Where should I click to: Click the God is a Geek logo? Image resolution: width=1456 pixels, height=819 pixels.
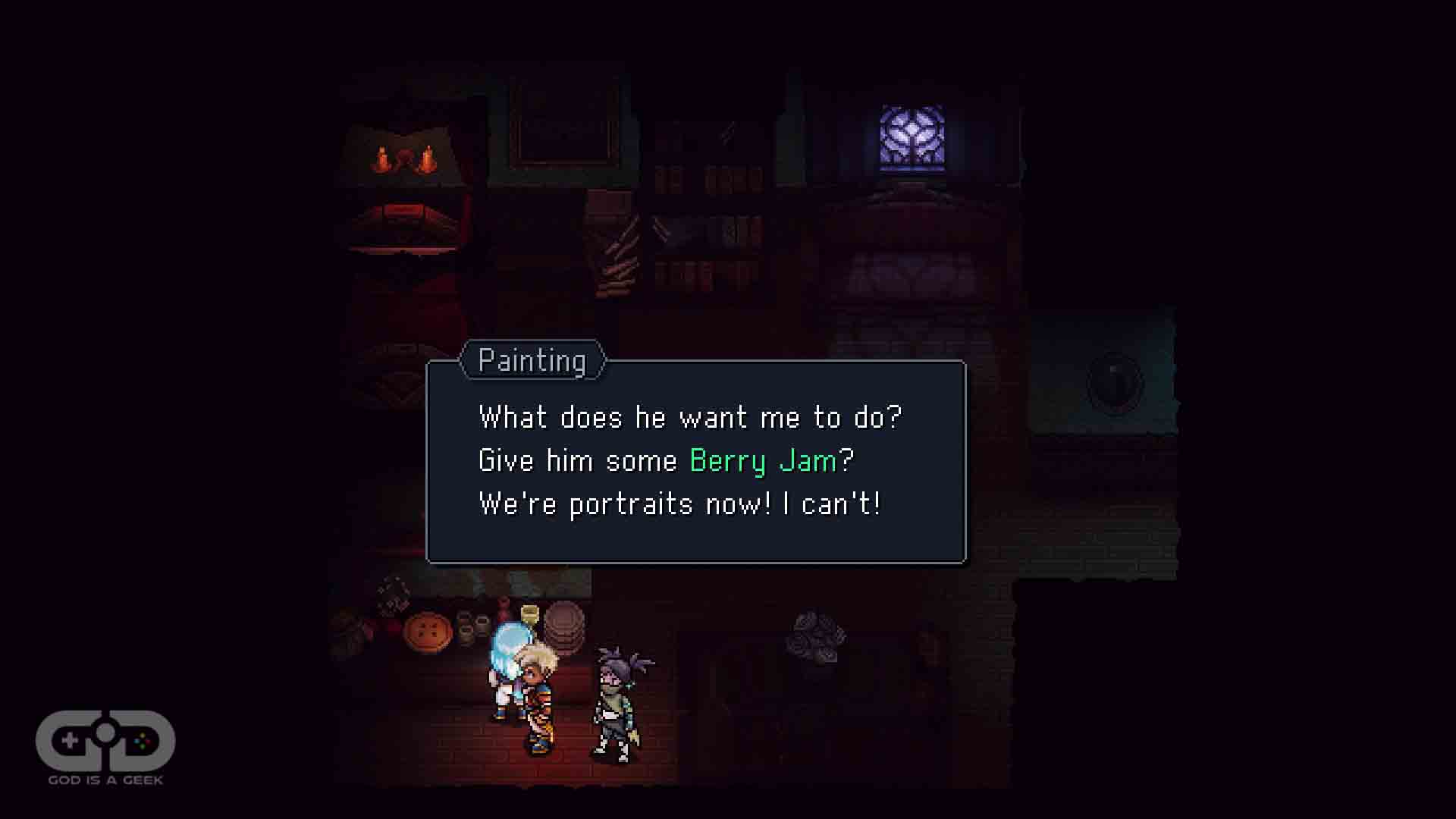pyautogui.click(x=105, y=746)
